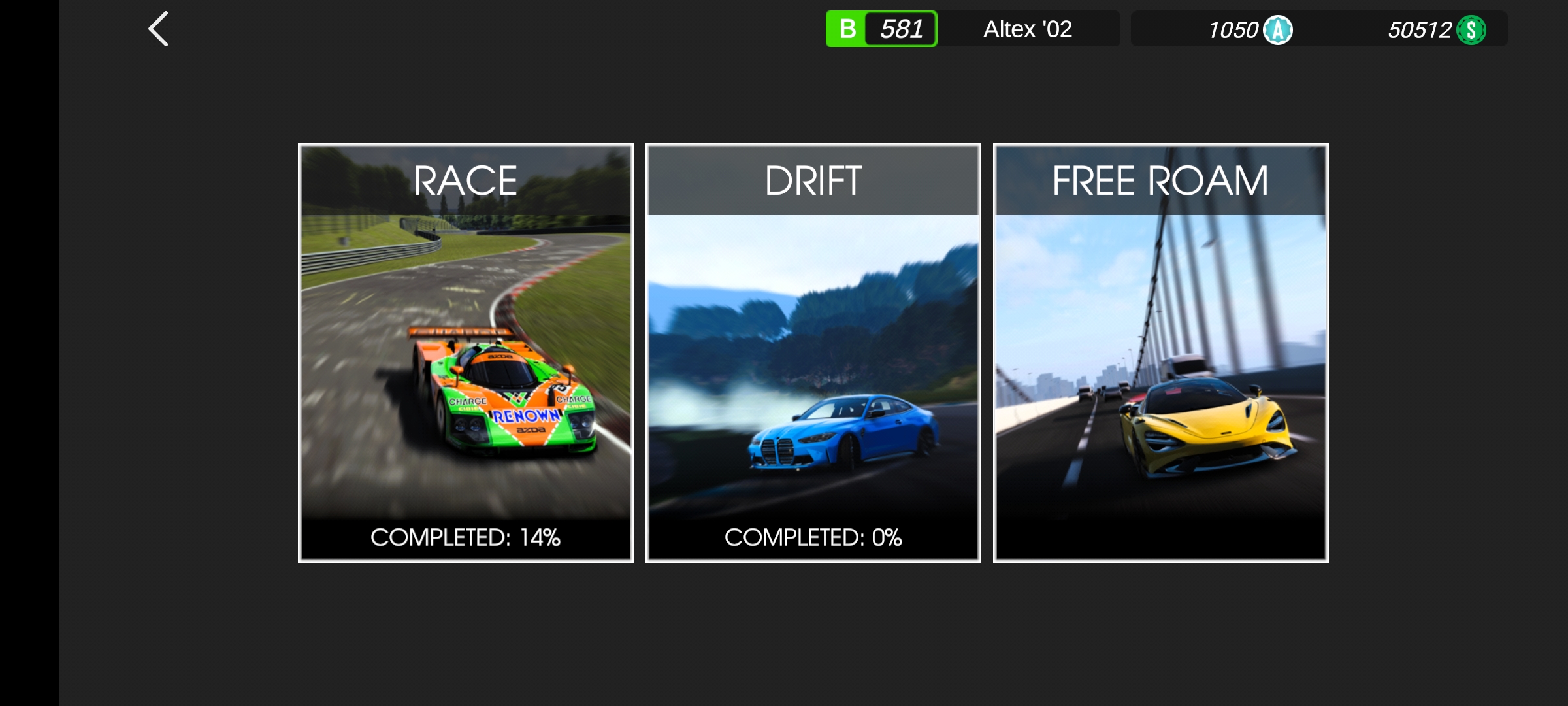Select the RACE game mode
This screenshot has height=706, width=1568.
pyautogui.click(x=466, y=353)
